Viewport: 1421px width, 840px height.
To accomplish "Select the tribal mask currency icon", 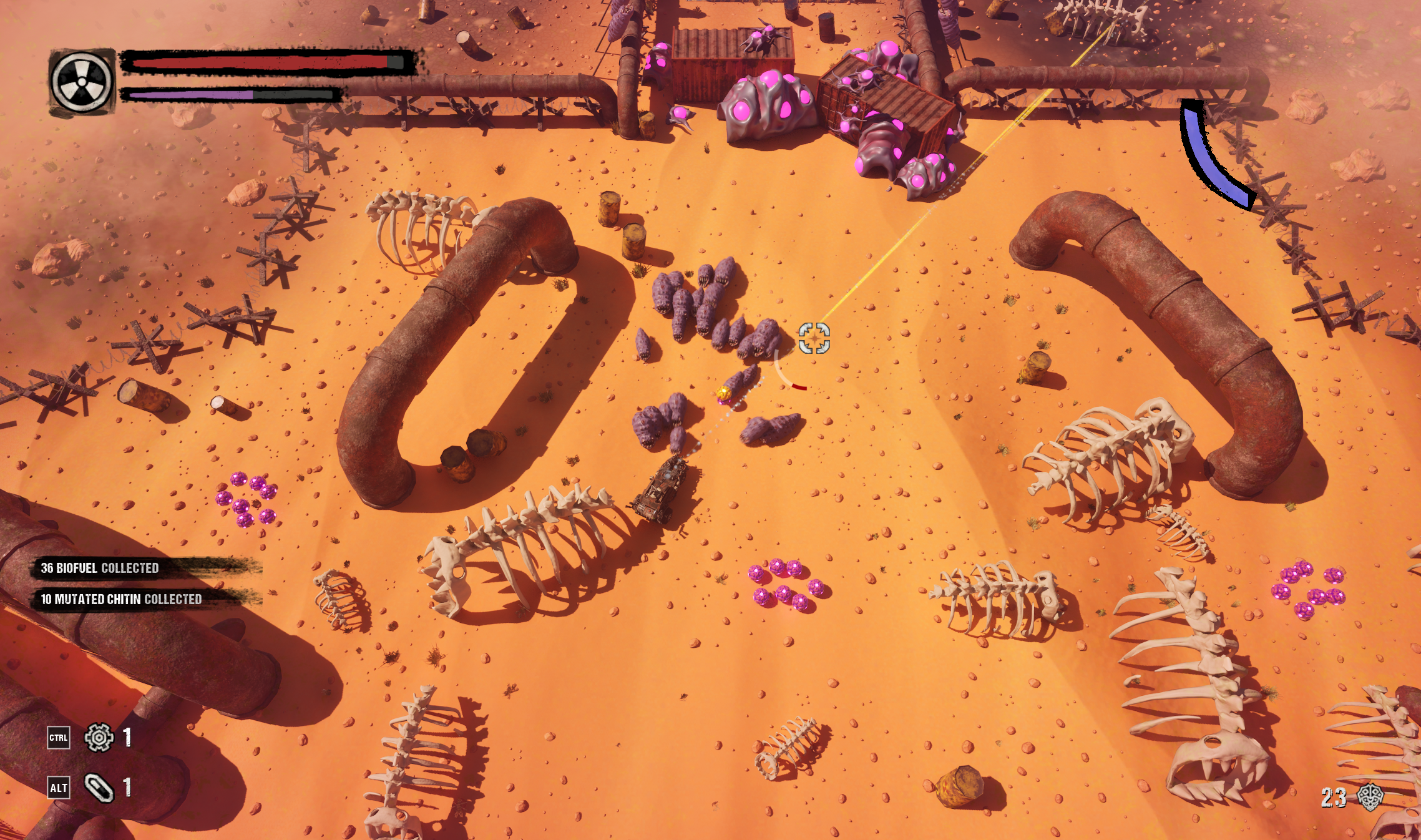I will [x=1370, y=797].
